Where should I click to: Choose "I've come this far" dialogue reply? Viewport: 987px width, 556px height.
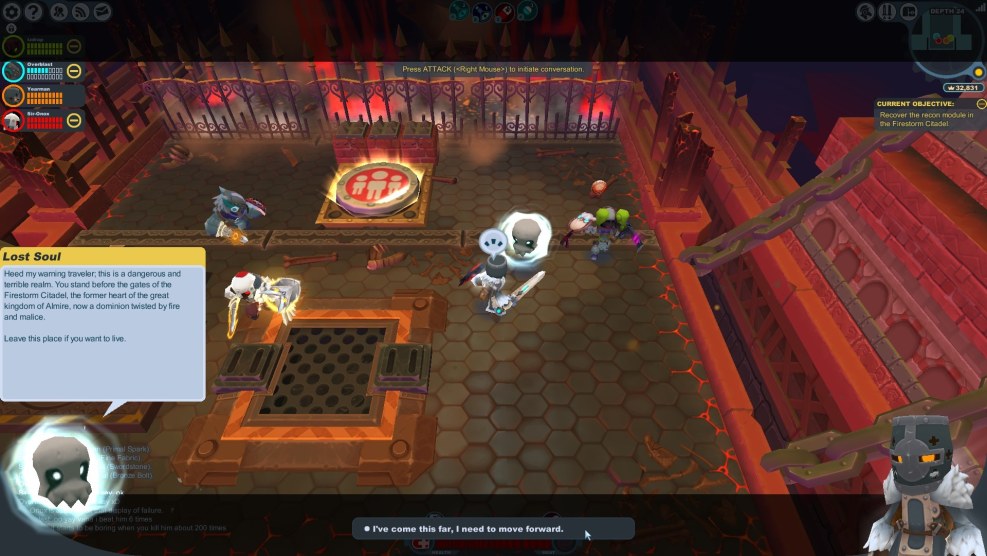[x=492, y=528]
